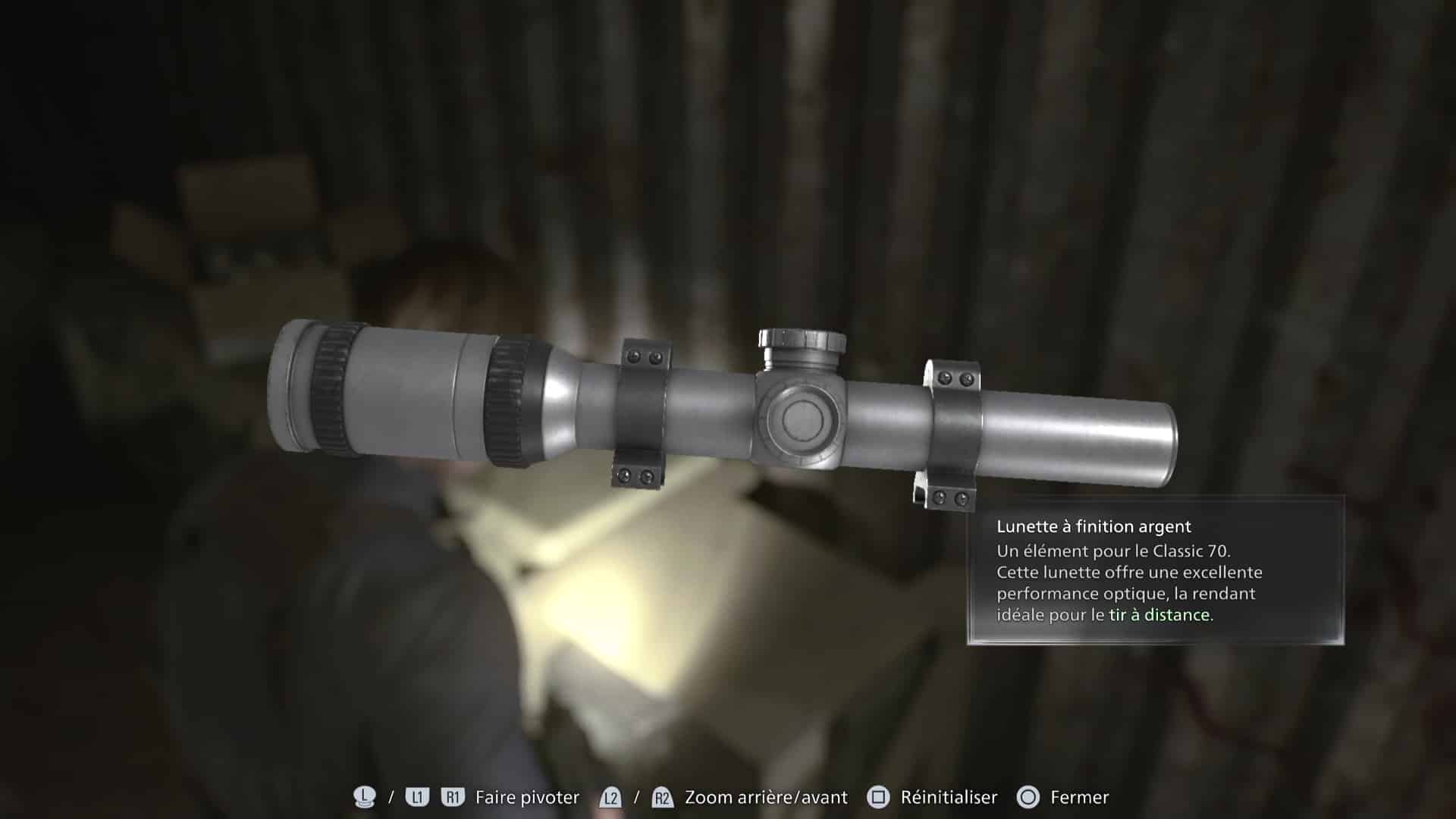Toggle the scope rotation with Faire pivoter control
Screen dimensions: 1456x819
526,797
